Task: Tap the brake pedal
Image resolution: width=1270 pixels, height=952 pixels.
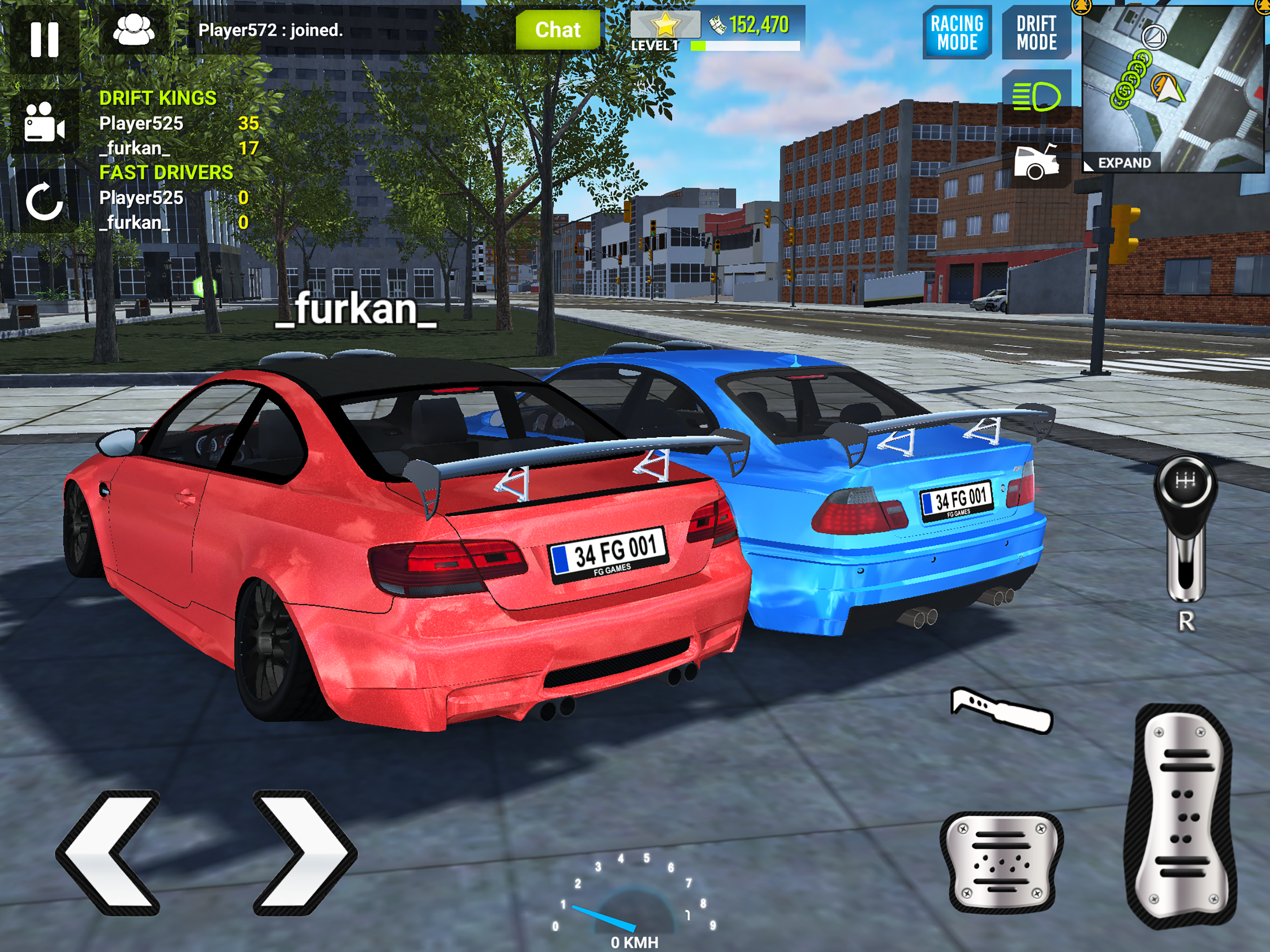Action: (x=1001, y=861)
